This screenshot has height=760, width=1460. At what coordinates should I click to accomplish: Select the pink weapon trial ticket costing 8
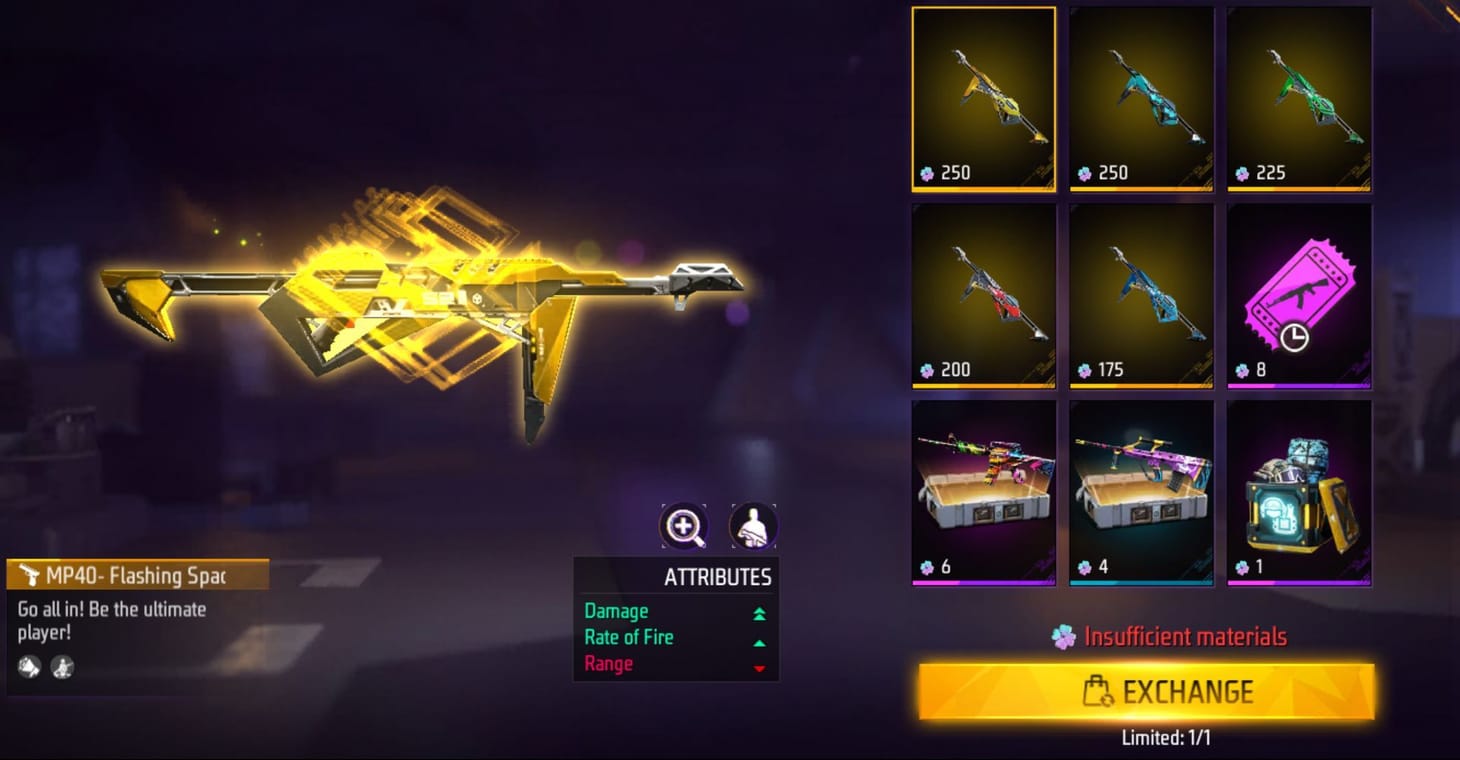point(1299,295)
